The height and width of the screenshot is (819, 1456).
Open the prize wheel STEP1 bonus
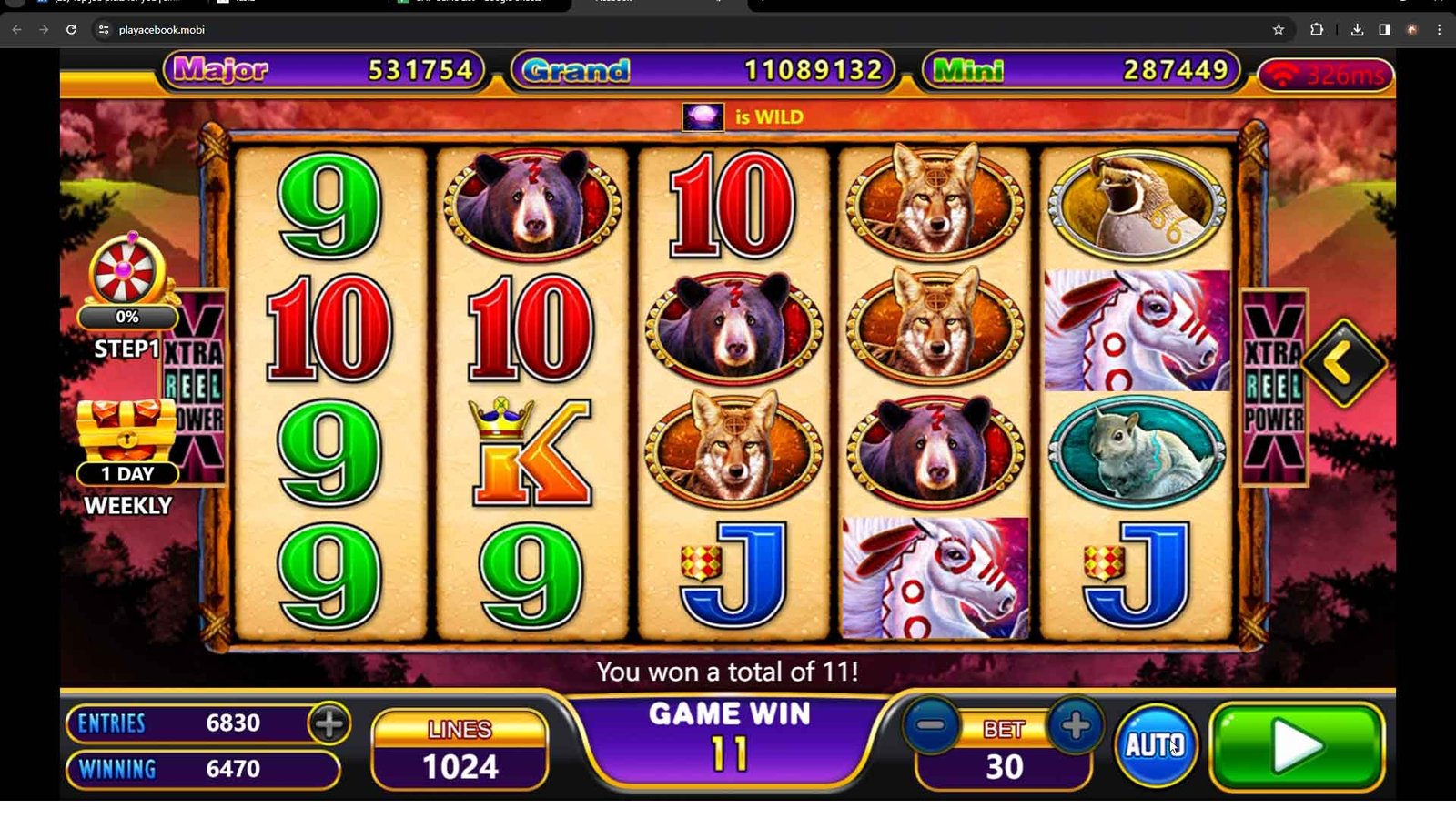coord(126,273)
